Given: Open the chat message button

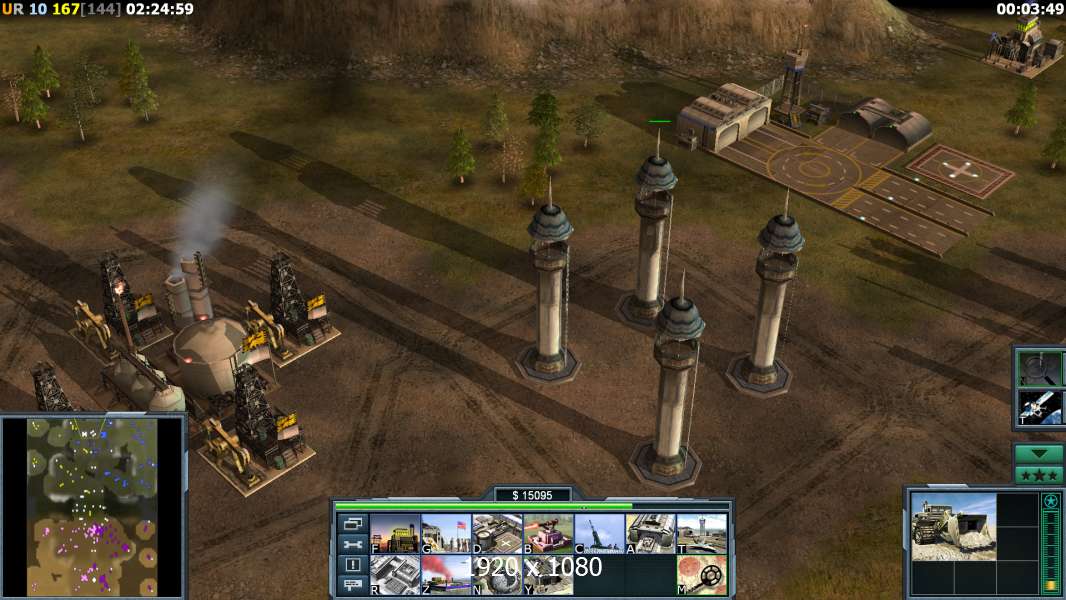Looking at the screenshot, I should pos(352,585).
